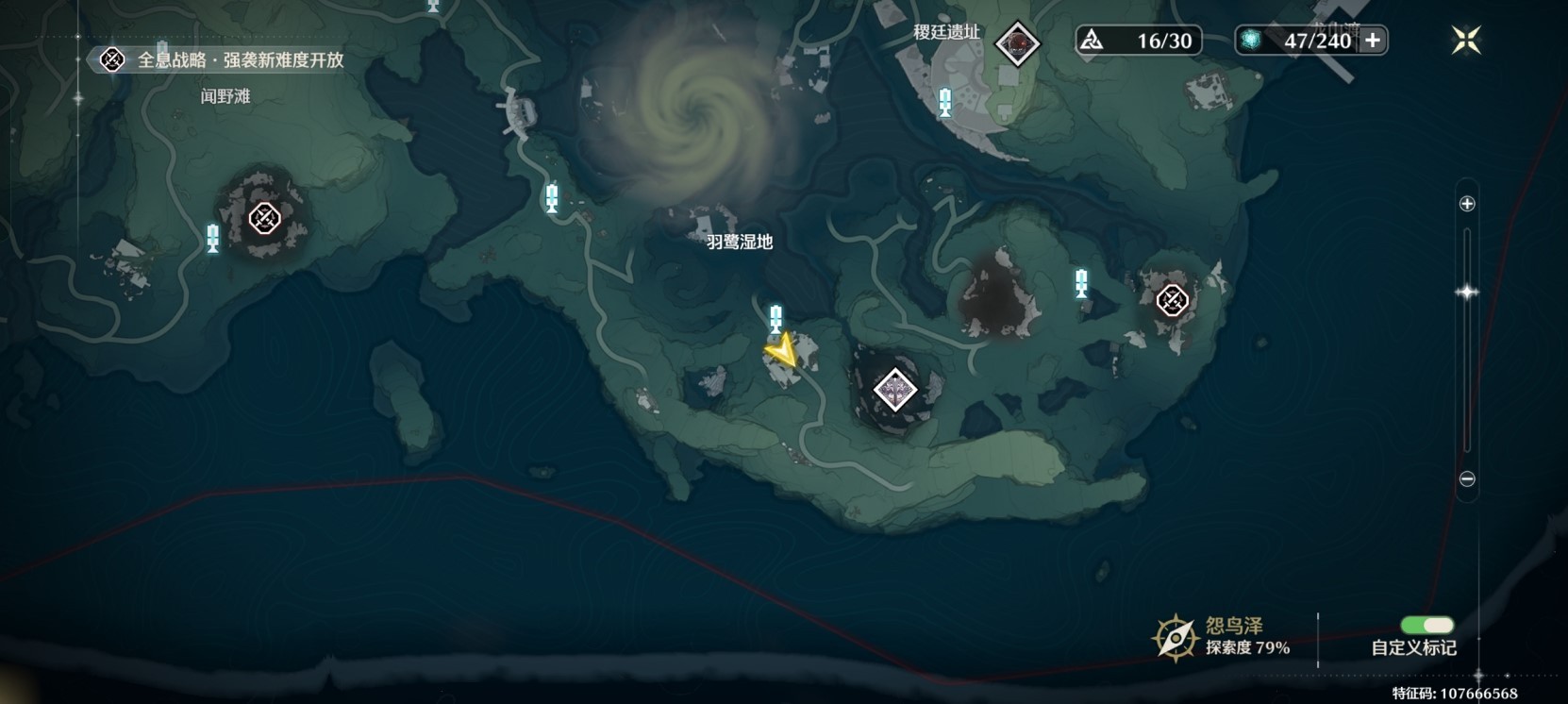This screenshot has width=1568, height=704.
Task: Select the diamond marker at 稷廷遗址
Action: coord(1017,43)
